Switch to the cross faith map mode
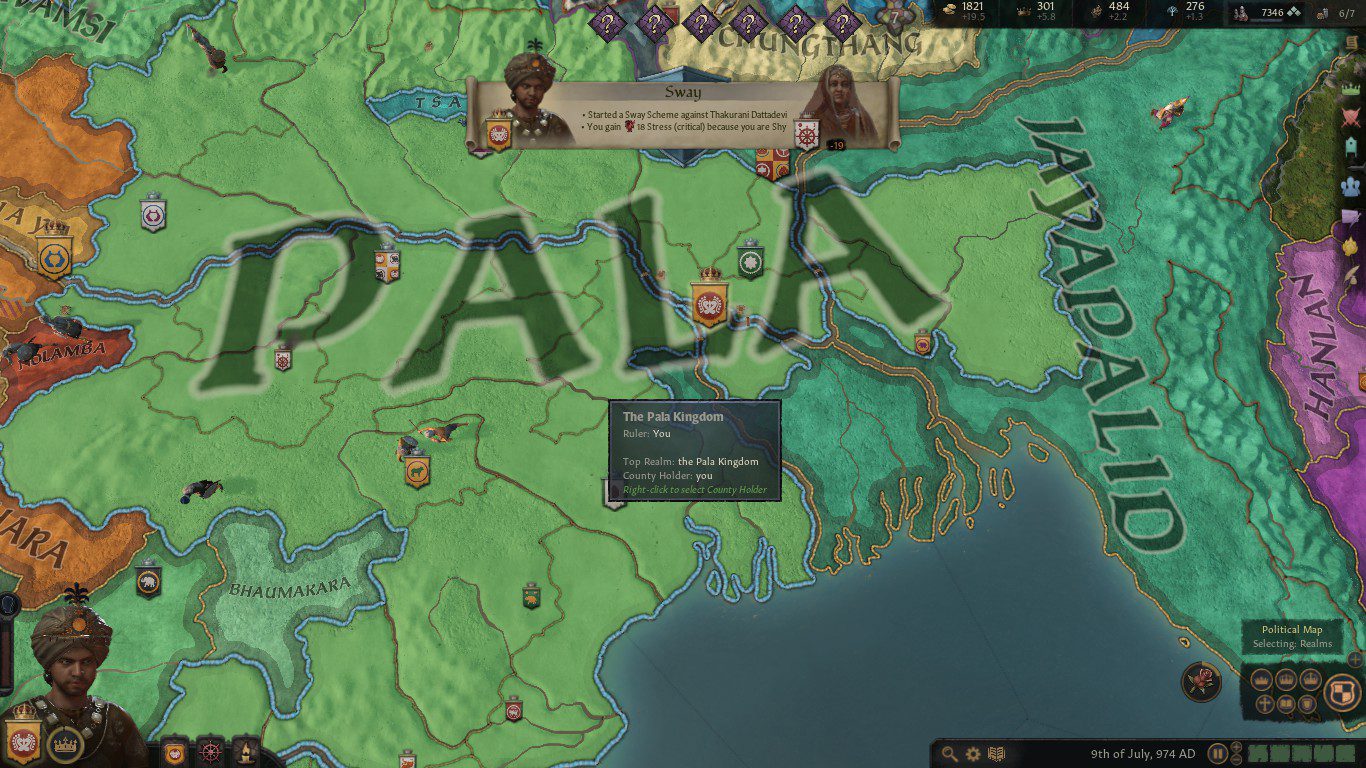 click(1264, 704)
